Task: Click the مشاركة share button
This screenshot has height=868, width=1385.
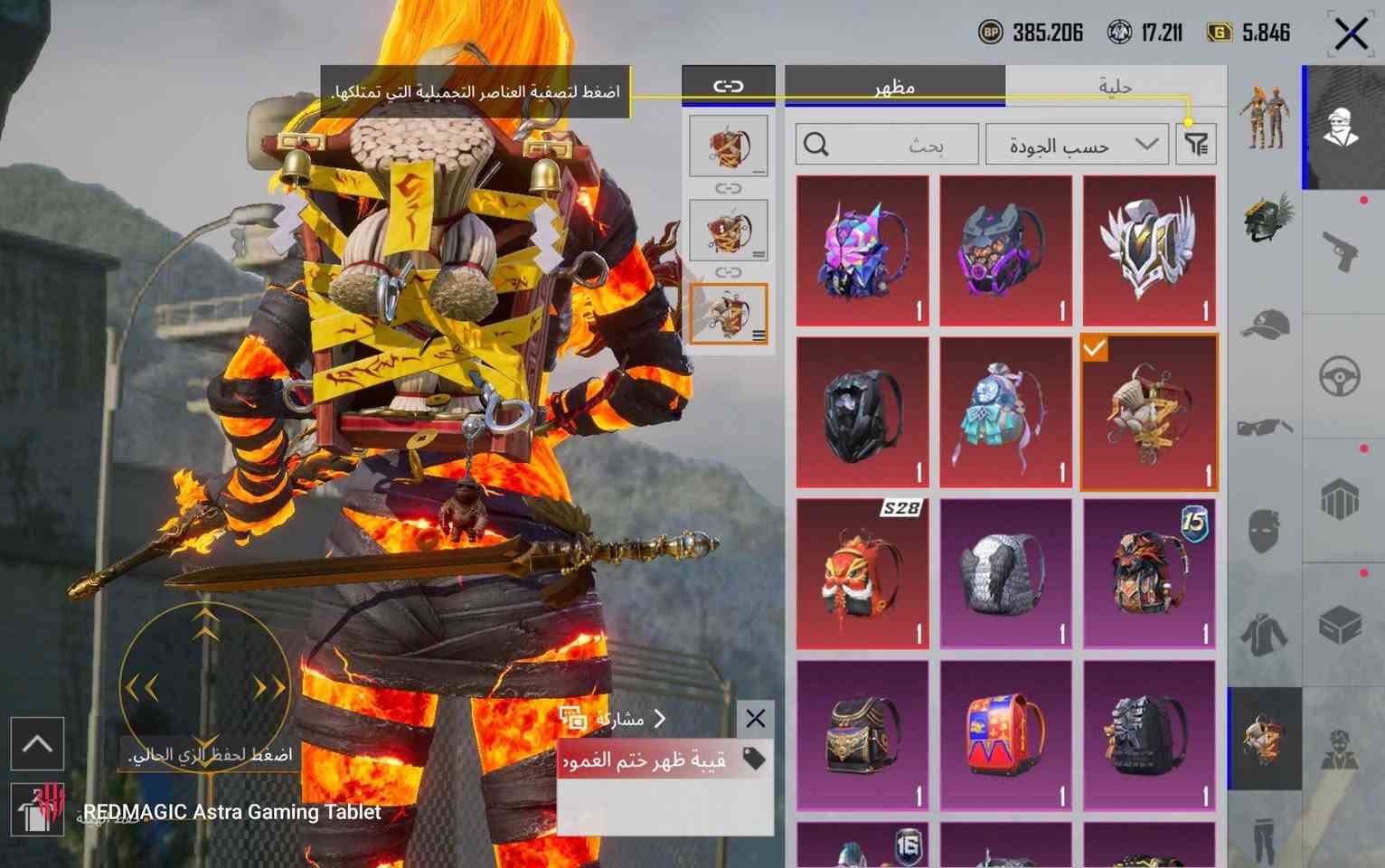Action: point(615,719)
